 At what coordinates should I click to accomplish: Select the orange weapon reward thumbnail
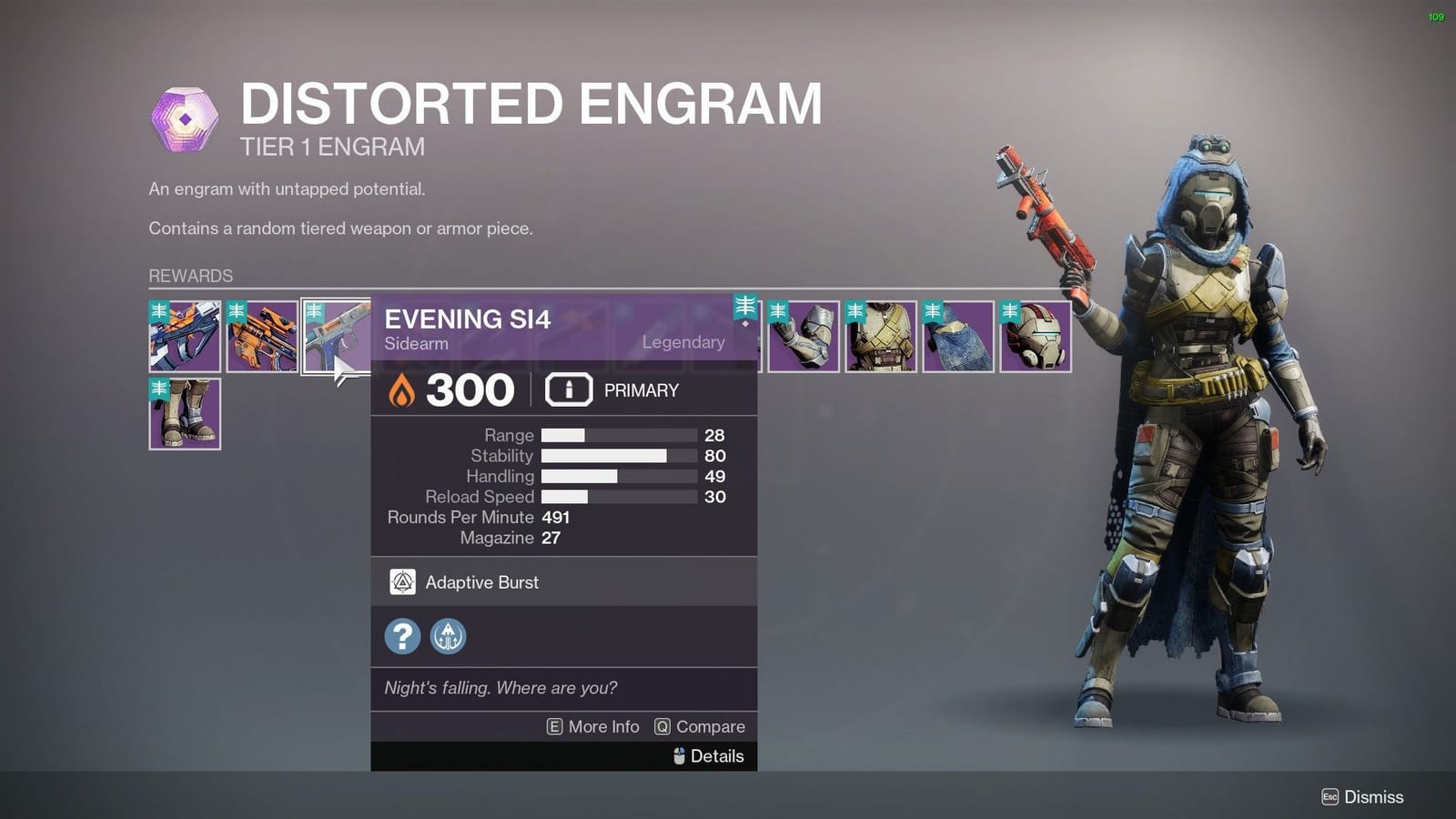point(263,337)
